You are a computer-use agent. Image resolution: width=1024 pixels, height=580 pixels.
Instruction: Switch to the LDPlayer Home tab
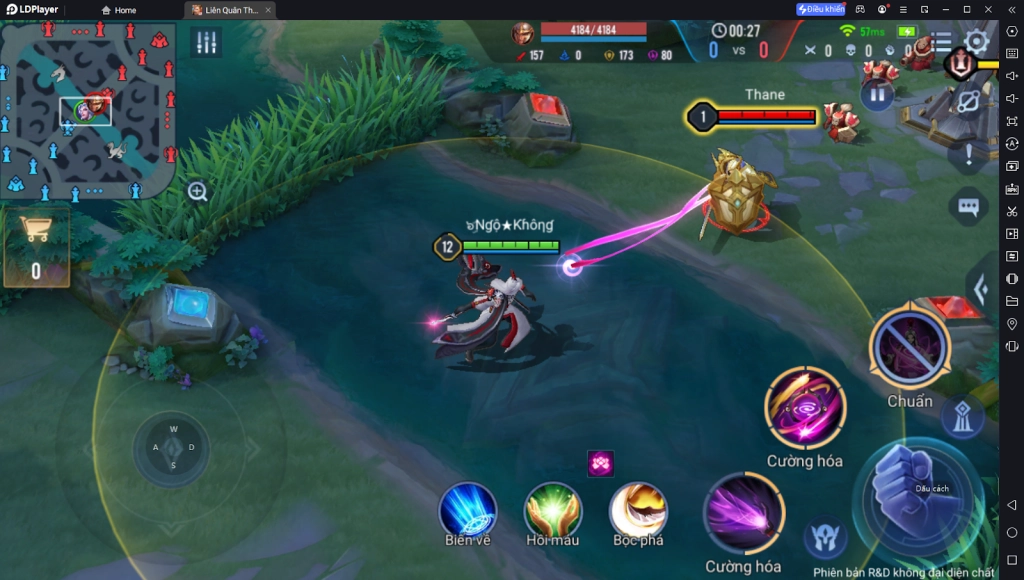[x=118, y=10]
